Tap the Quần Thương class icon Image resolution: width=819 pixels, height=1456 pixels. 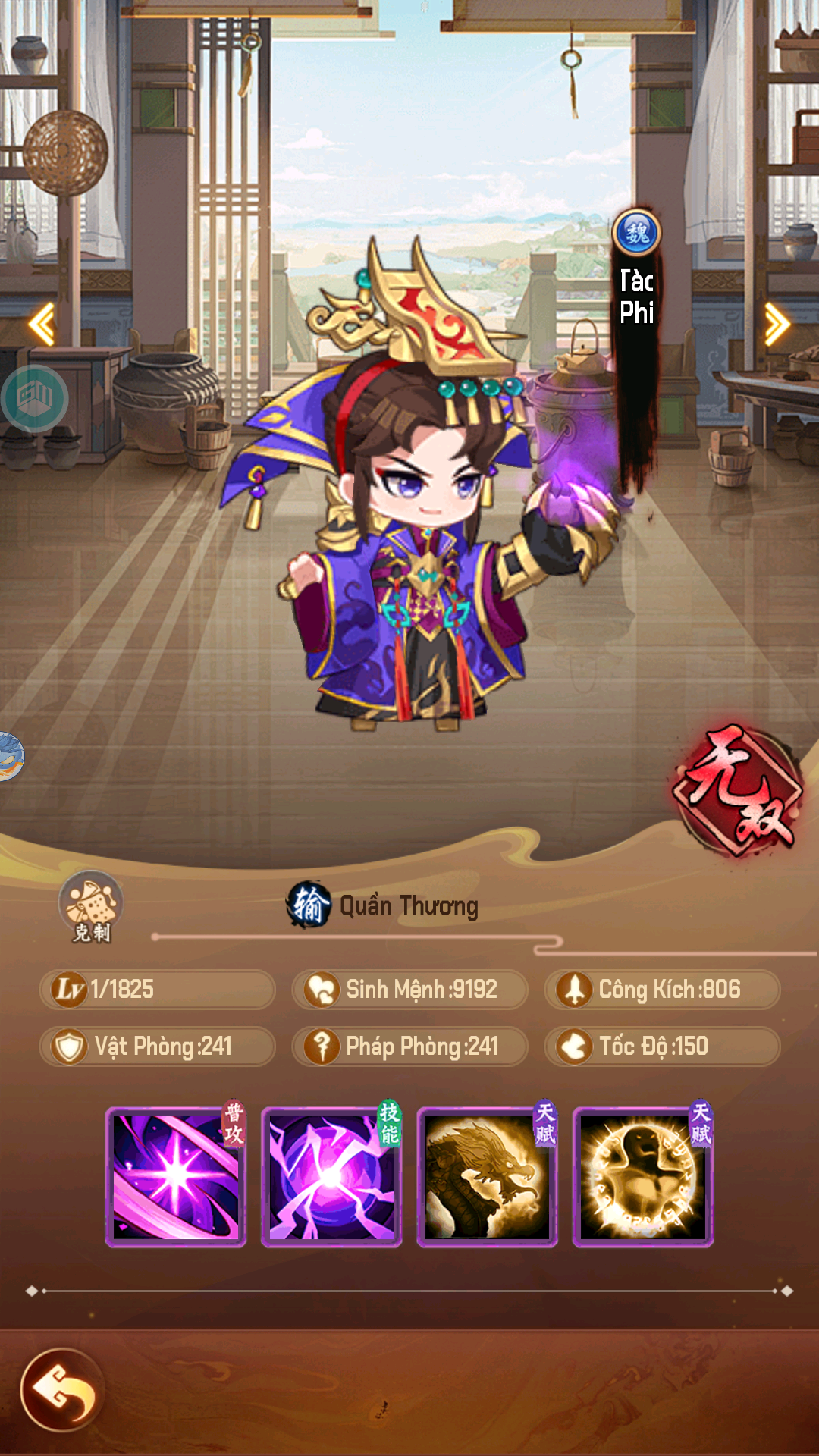point(309,905)
